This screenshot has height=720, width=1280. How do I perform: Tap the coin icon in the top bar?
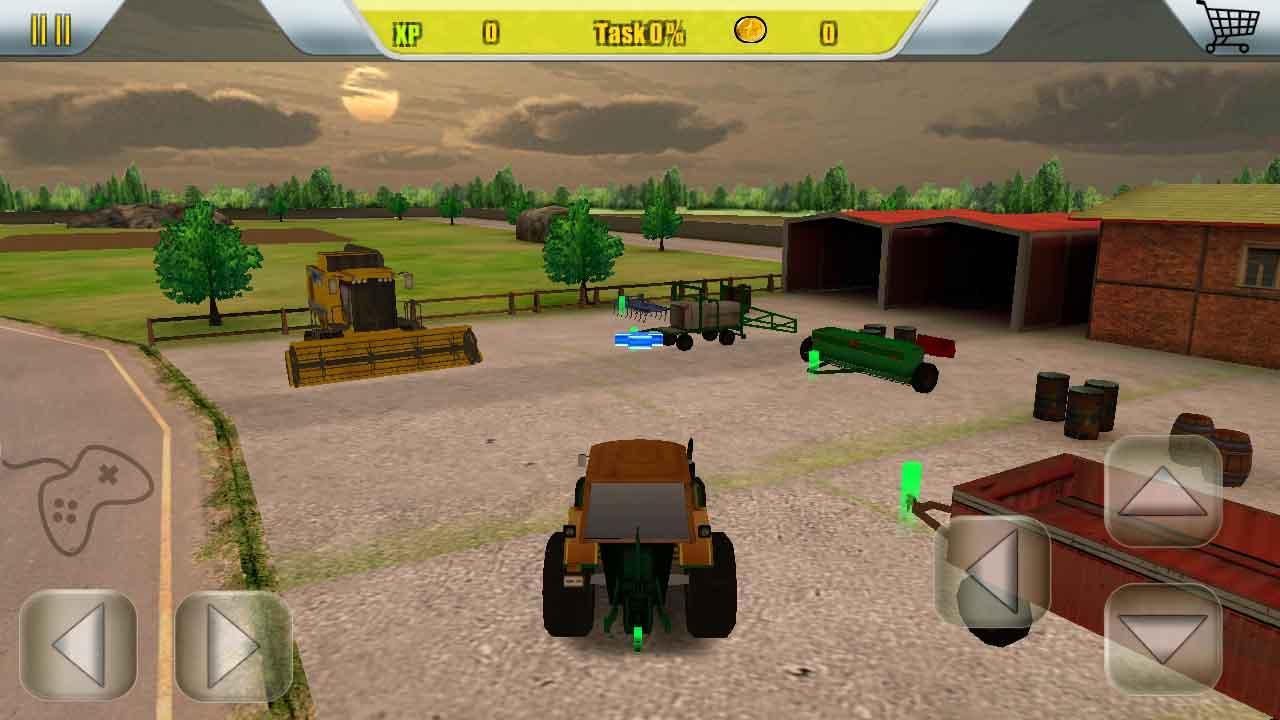click(x=750, y=29)
